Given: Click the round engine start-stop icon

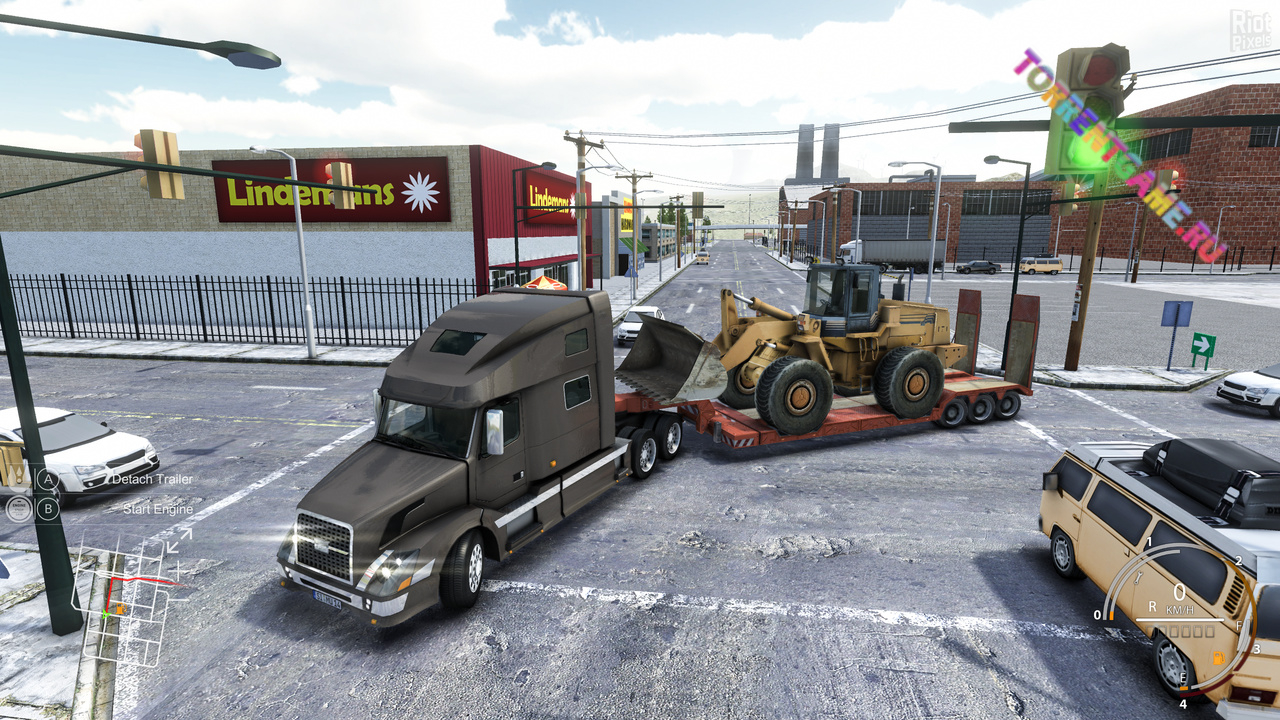Looking at the screenshot, I should tap(19, 509).
